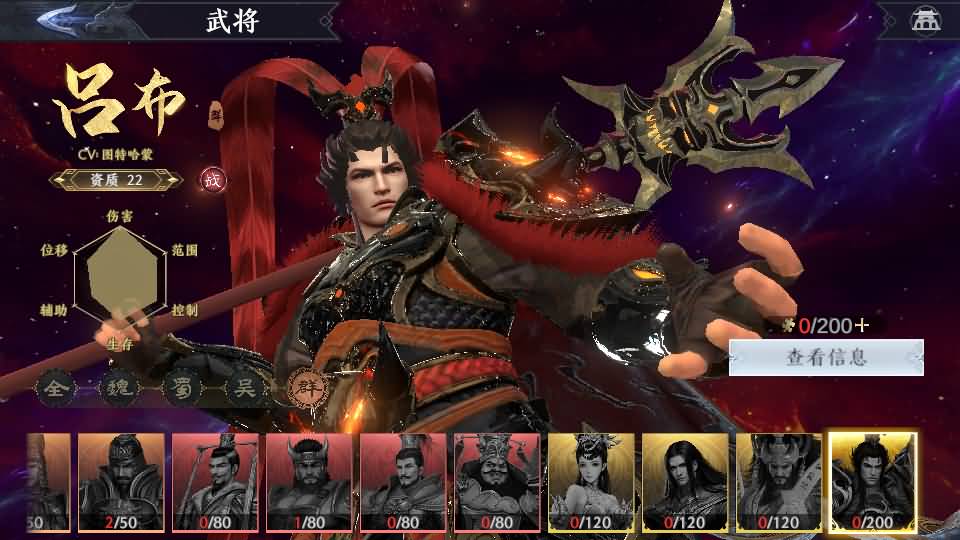Image resolution: width=960 pixels, height=540 pixels.
Task: Open the home building icon
Action: pos(924,20)
